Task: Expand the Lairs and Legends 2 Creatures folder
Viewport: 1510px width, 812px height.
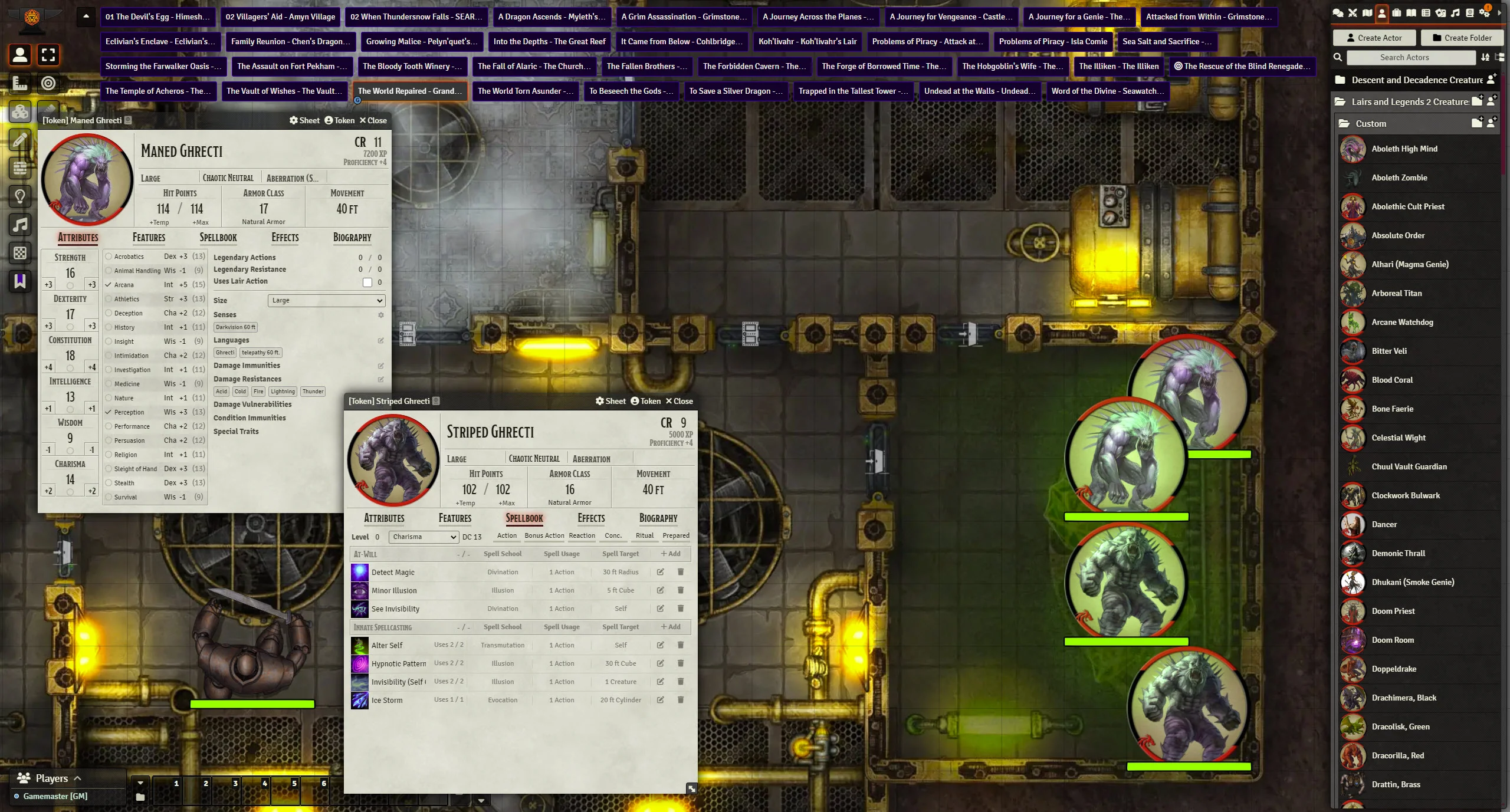Action: point(1409,101)
